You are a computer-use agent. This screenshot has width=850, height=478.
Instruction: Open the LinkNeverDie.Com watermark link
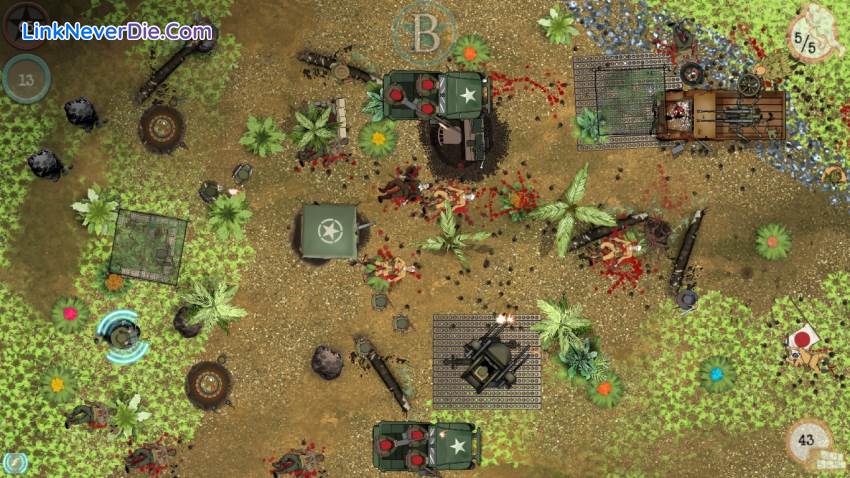click(117, 32)
